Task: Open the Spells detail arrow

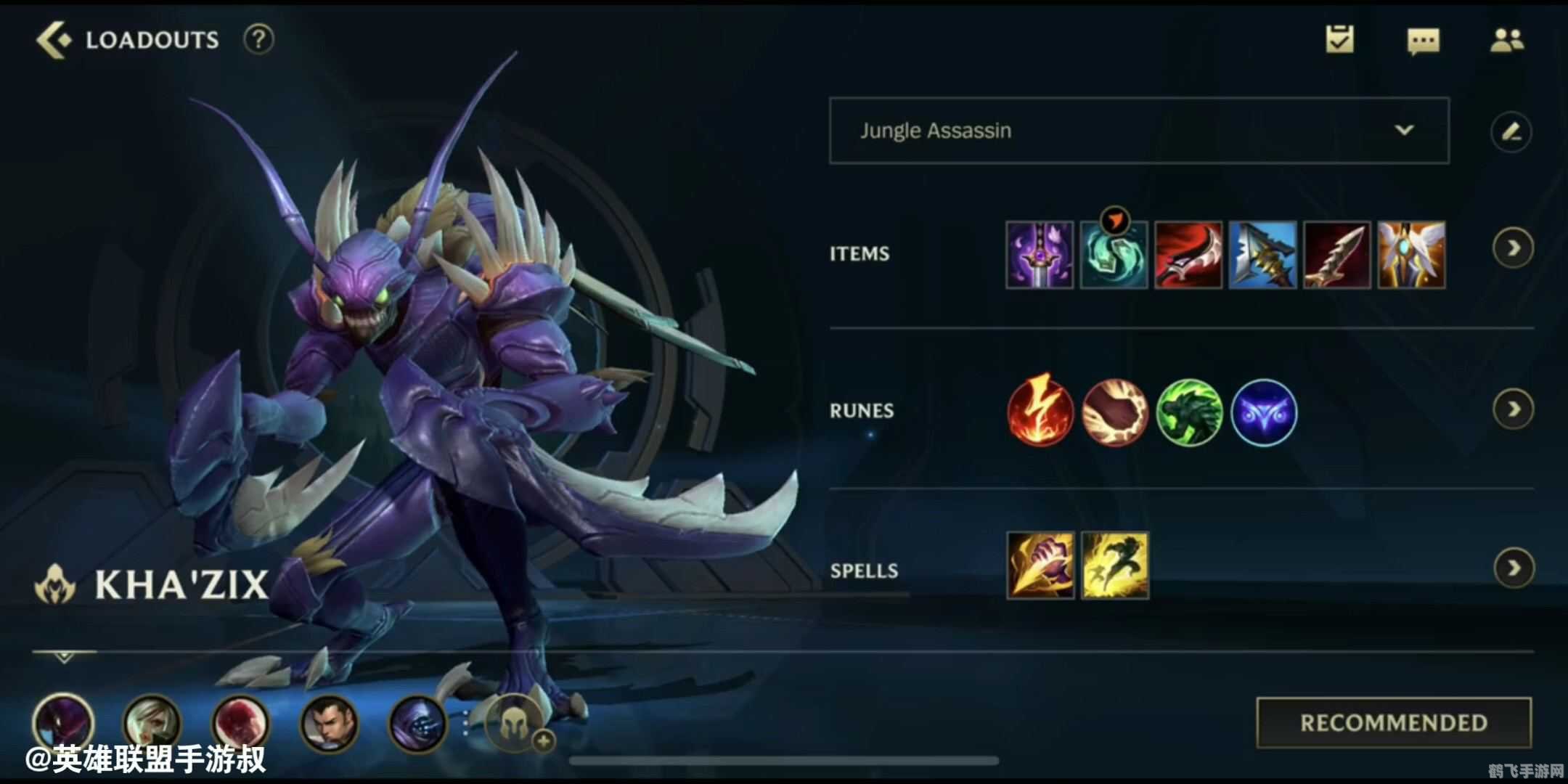Action: click(x=1514, y=568)
